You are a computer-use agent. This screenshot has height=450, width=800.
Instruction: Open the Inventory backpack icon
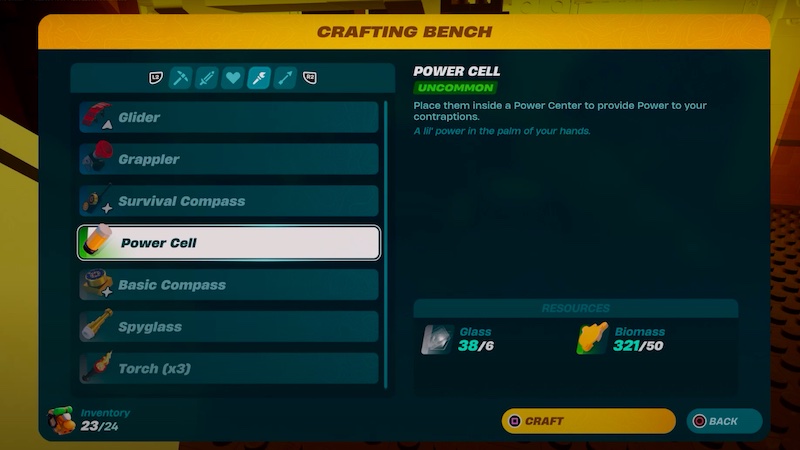pyautogui.click(x=62, y=420)
